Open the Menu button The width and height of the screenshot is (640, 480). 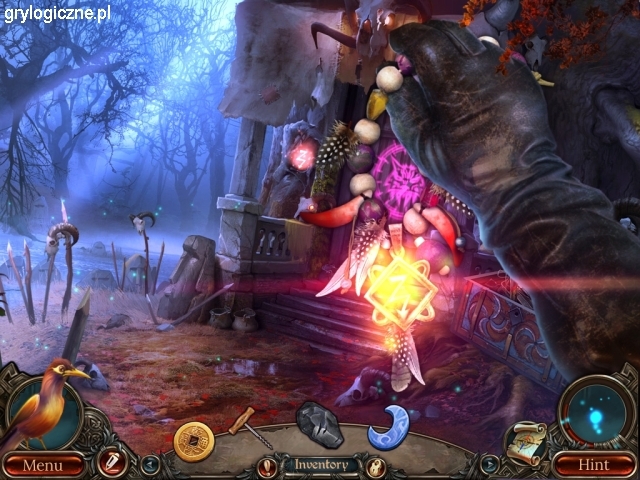(x=42, y=465)
